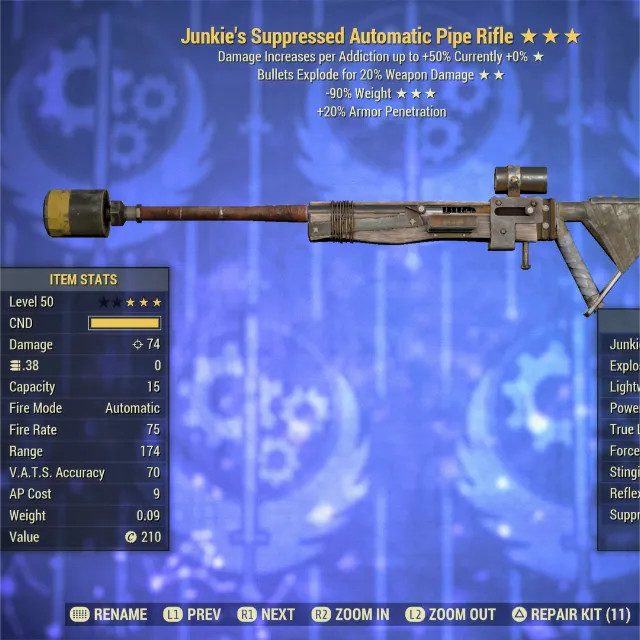Show the Next item

267,615
